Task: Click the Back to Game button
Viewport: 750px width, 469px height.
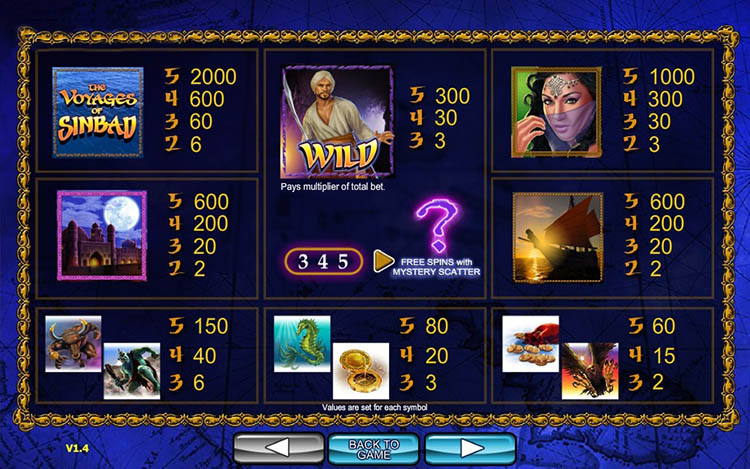Action: pos(375,449)
